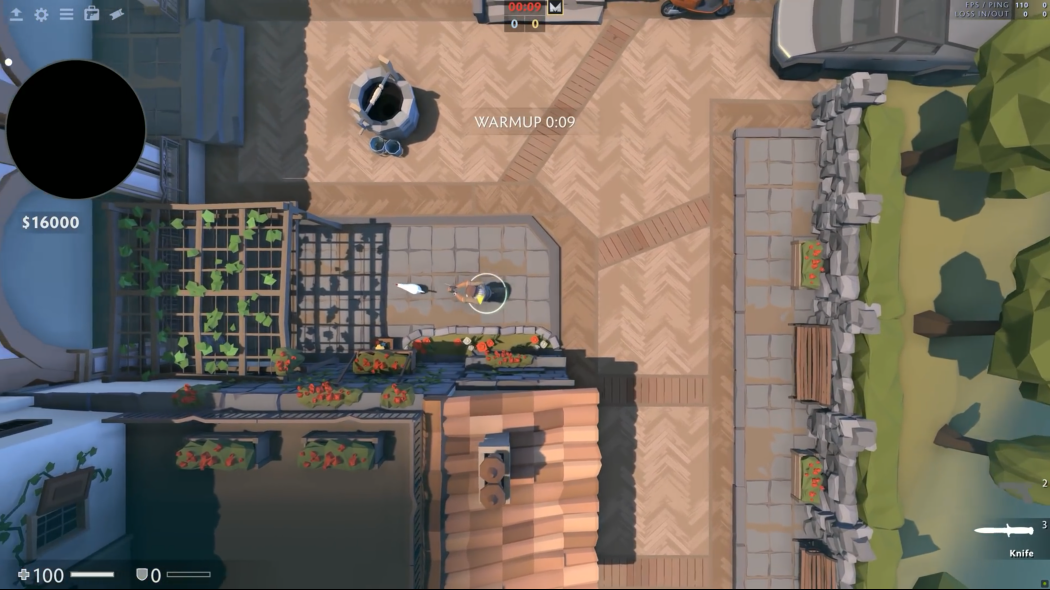Click the black circular minimap
Image resolution: width=1050 pixels, height=590 pixels.
76,129
